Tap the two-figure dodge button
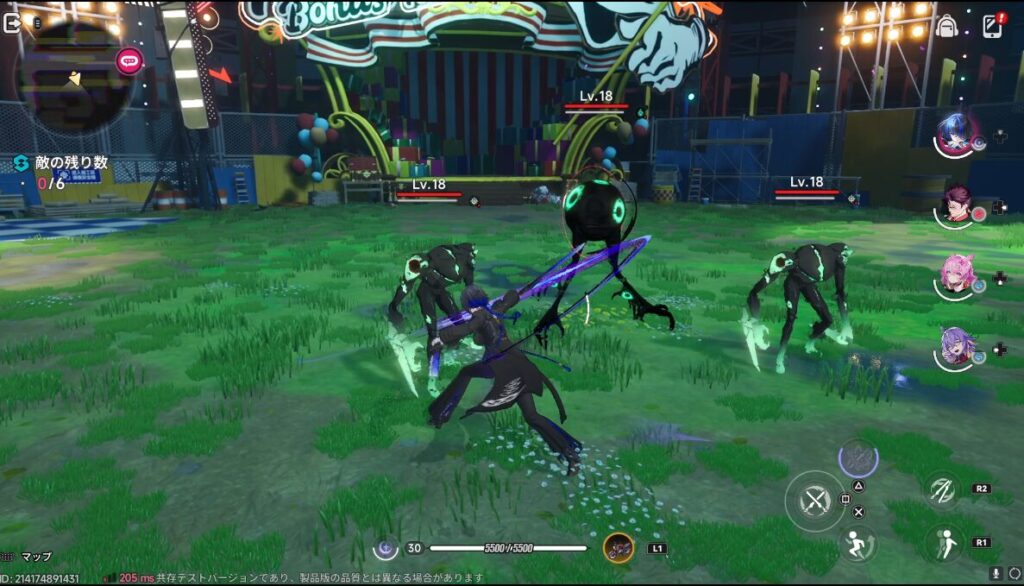The height and width of the screenshot is (586, 1024). click(941, 543)
